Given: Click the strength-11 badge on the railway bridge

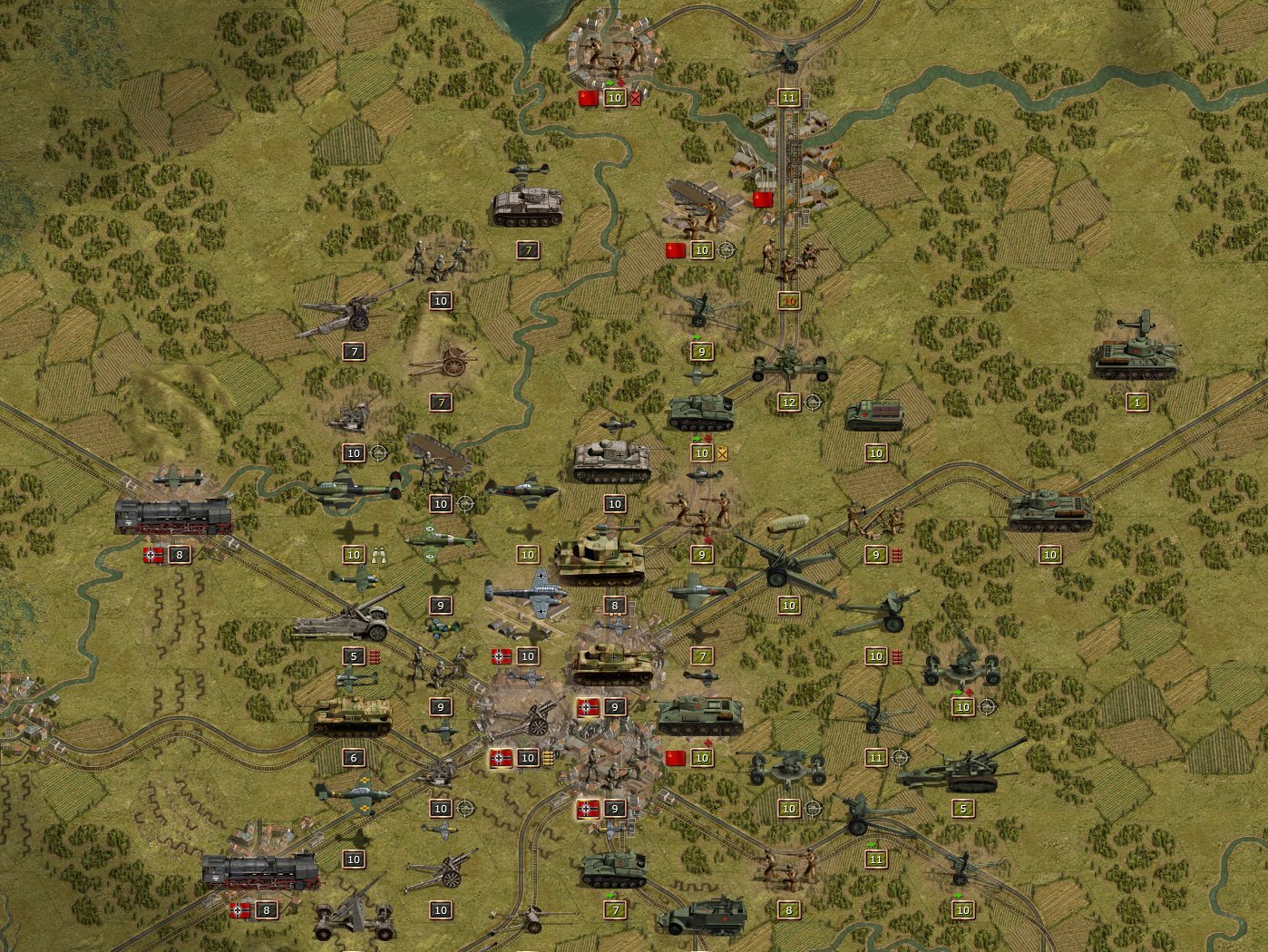Looking at the screenshot, I should pos(787,97).
